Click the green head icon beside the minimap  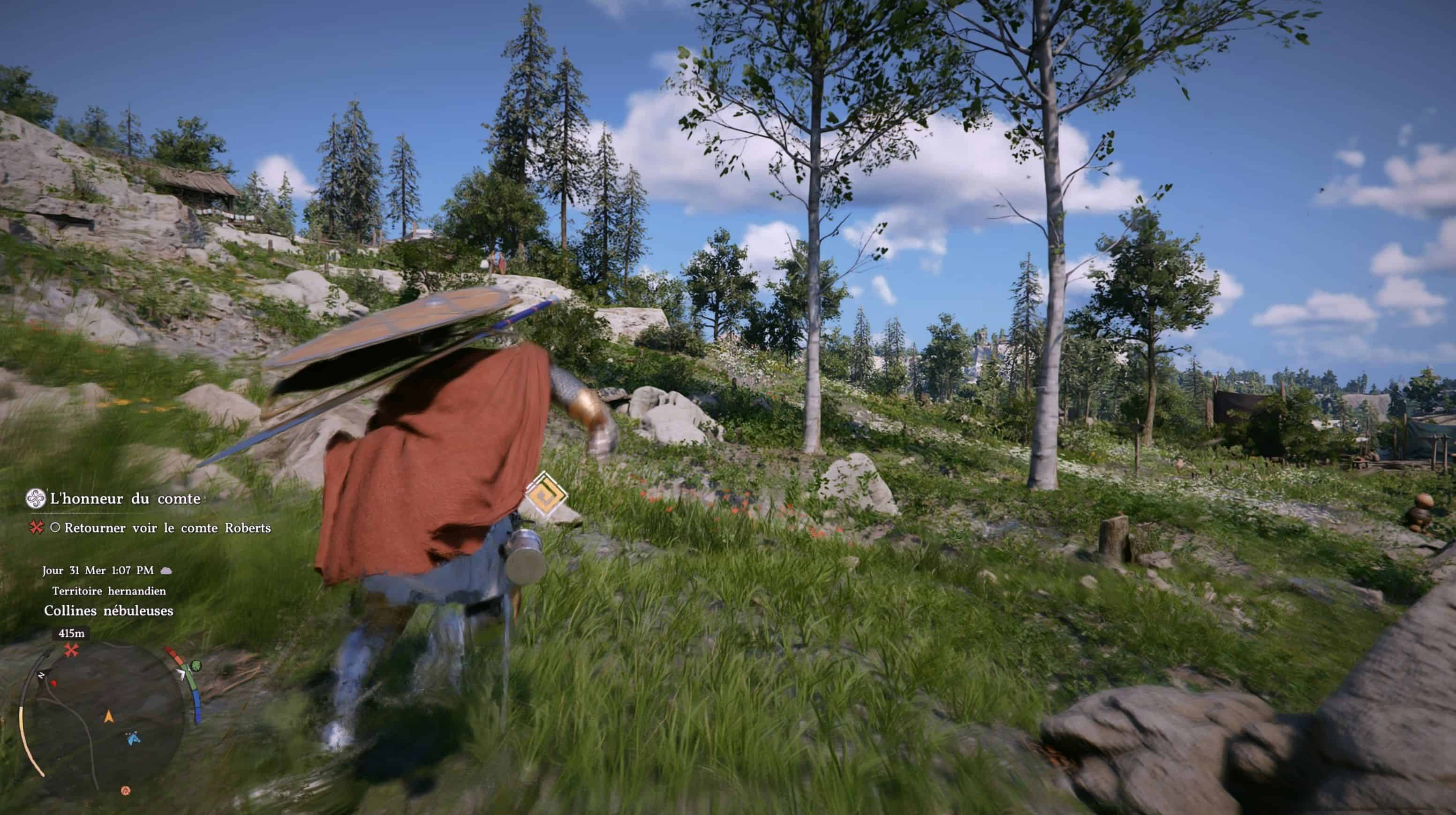(196, 666)
